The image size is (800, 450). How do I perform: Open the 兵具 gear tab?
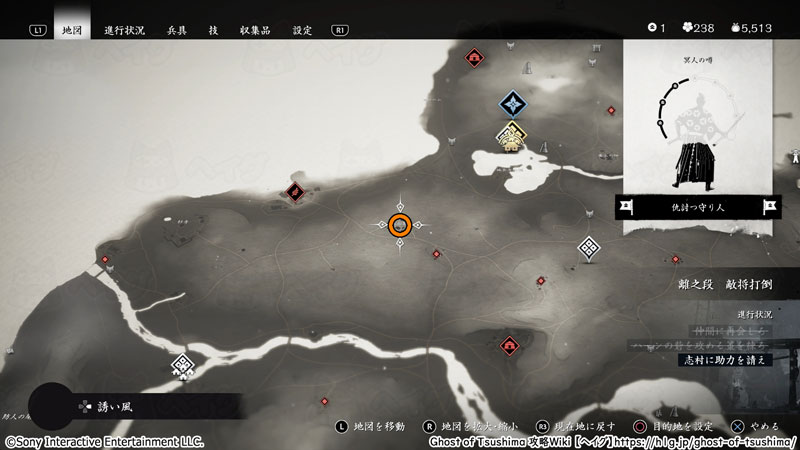pyautogui.click(x=178, y=30)
